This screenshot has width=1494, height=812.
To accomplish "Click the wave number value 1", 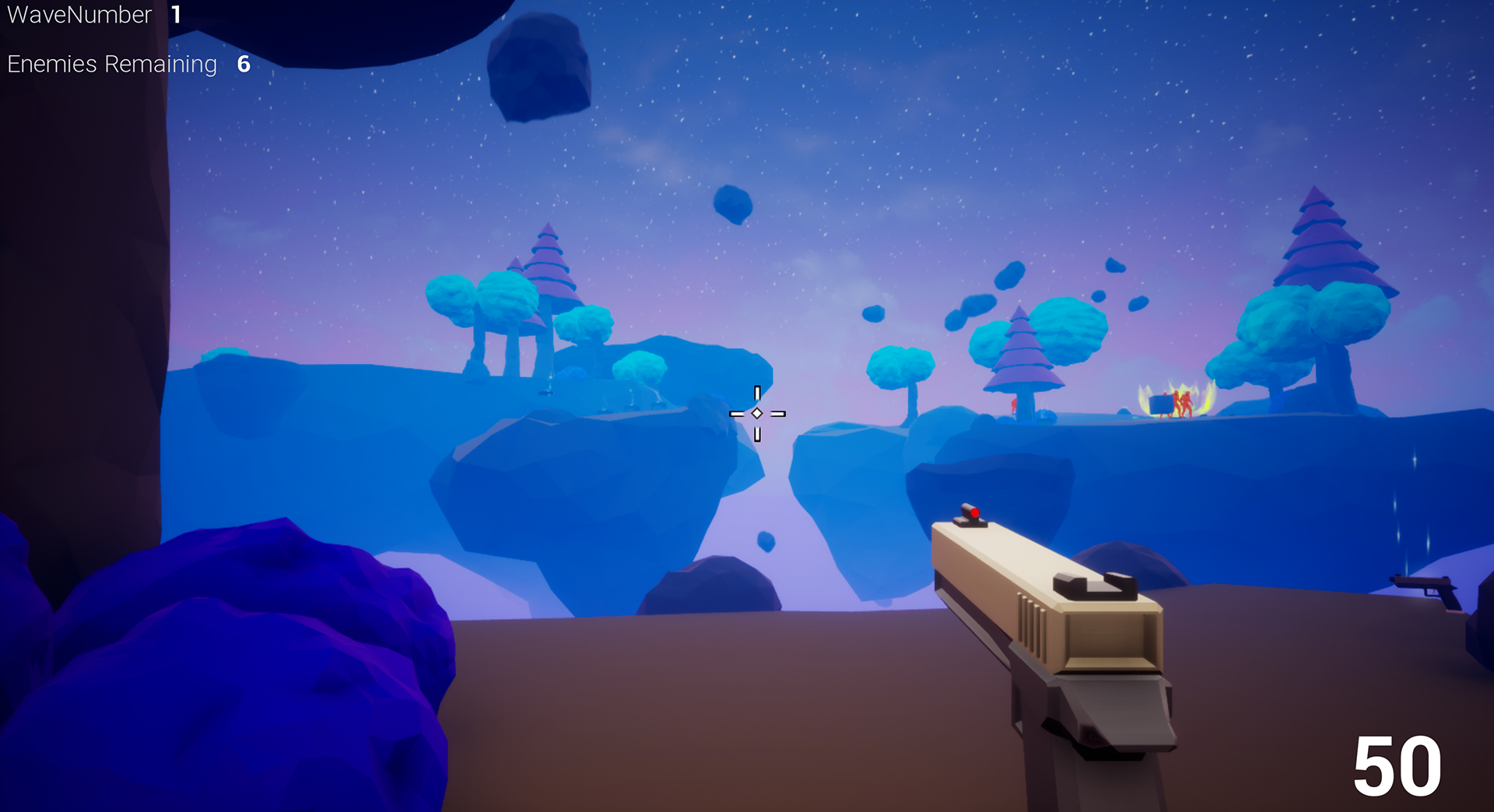I will 177,14.
